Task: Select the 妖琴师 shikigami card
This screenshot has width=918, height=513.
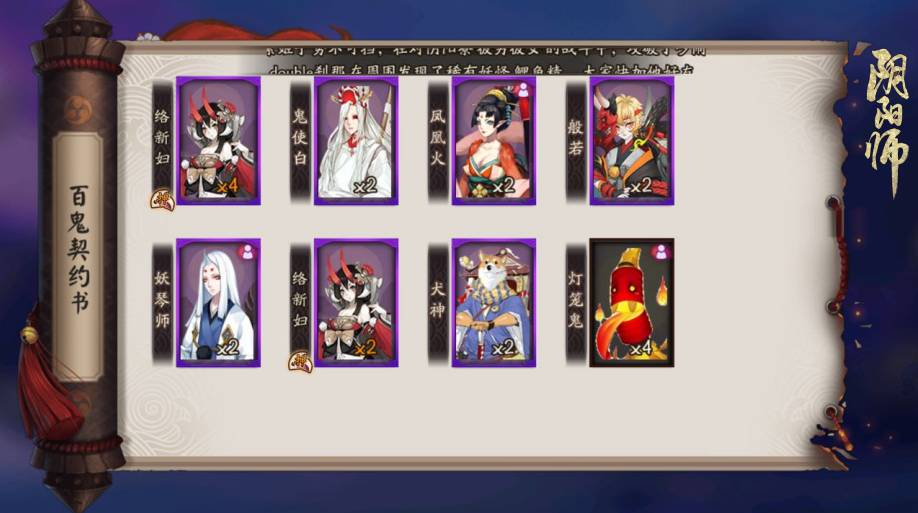Action: (218, 302)
